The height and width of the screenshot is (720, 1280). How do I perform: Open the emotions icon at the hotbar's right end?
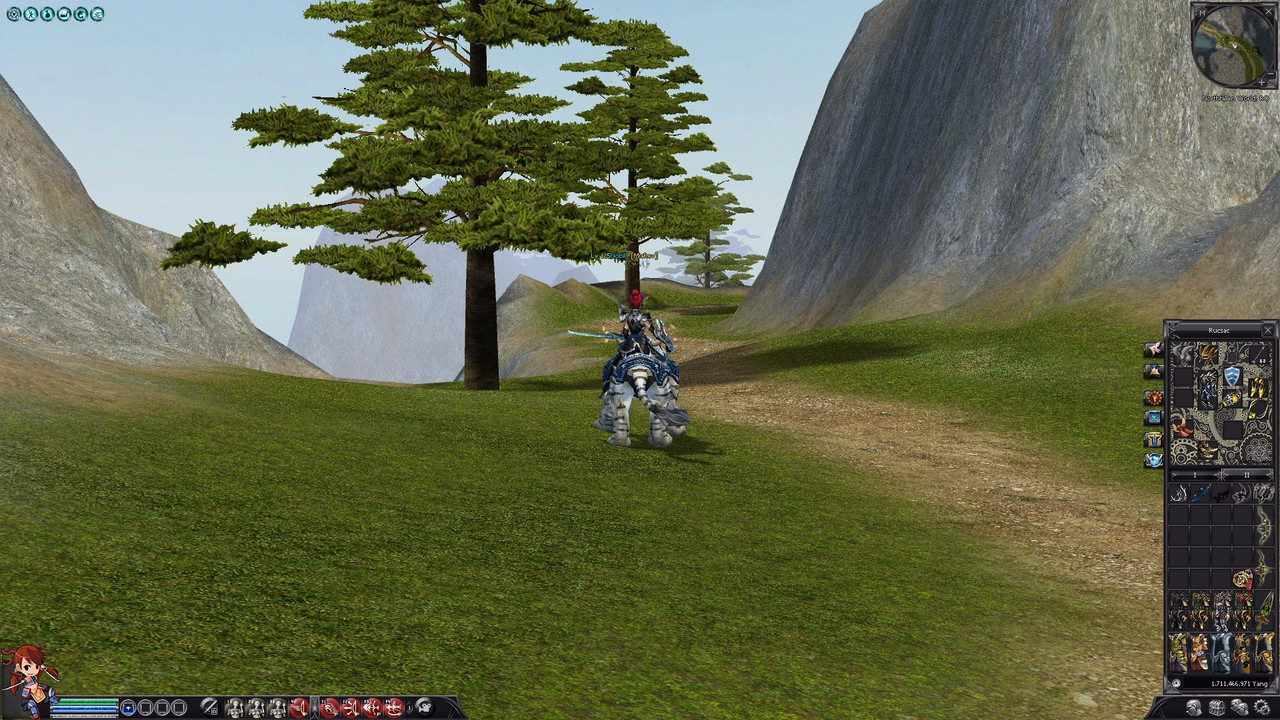(425, 706)
